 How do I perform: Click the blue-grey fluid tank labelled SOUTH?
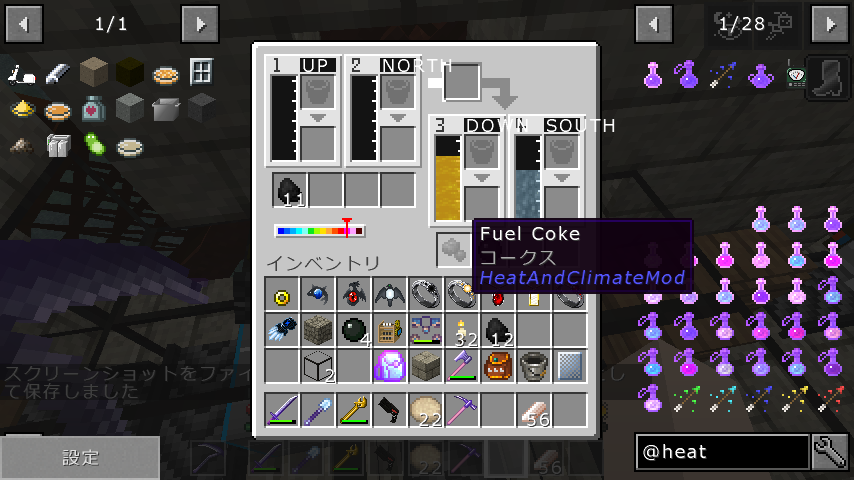click(x=527, y=178)
